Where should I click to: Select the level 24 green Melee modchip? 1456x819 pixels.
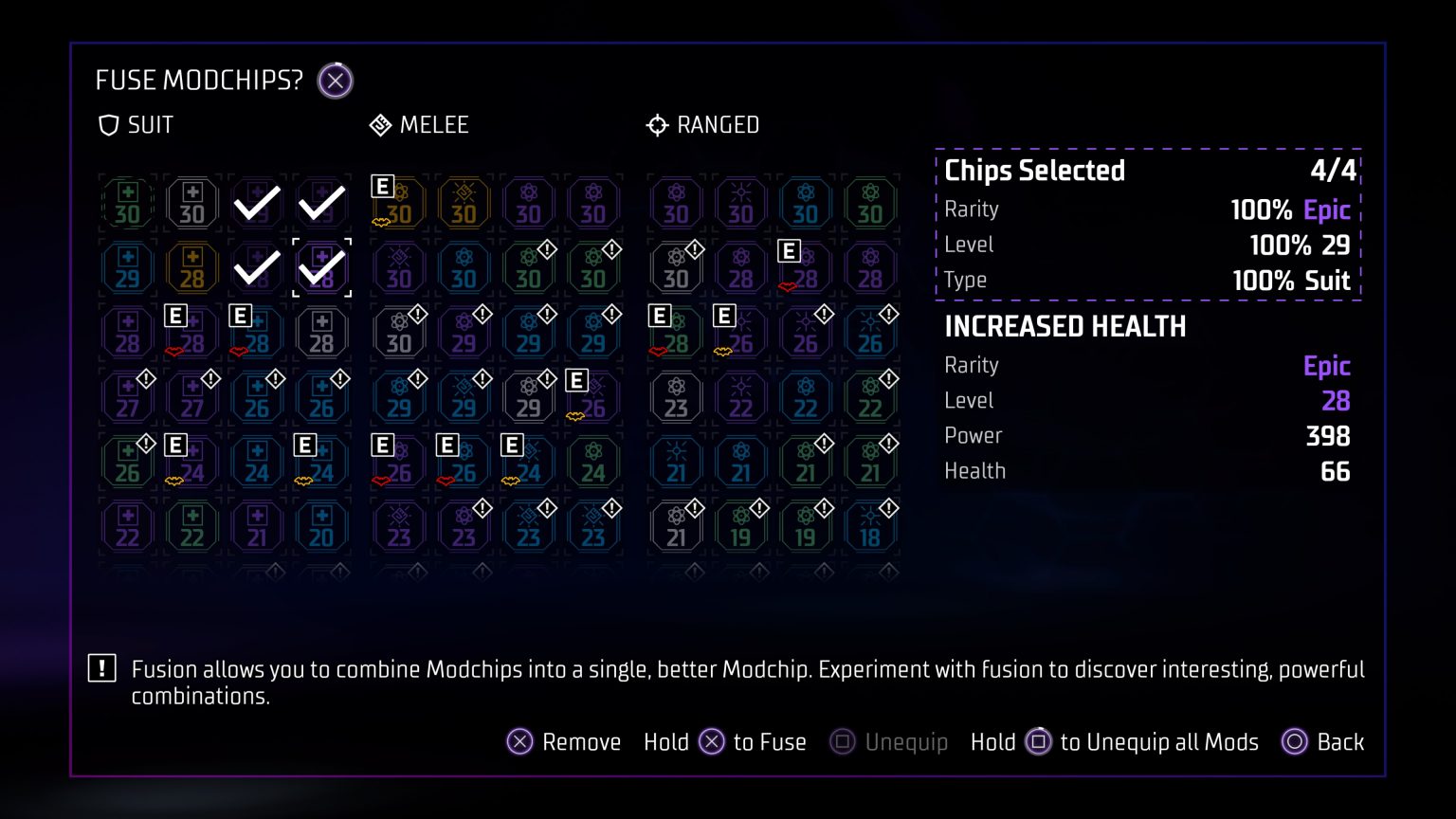592,462
